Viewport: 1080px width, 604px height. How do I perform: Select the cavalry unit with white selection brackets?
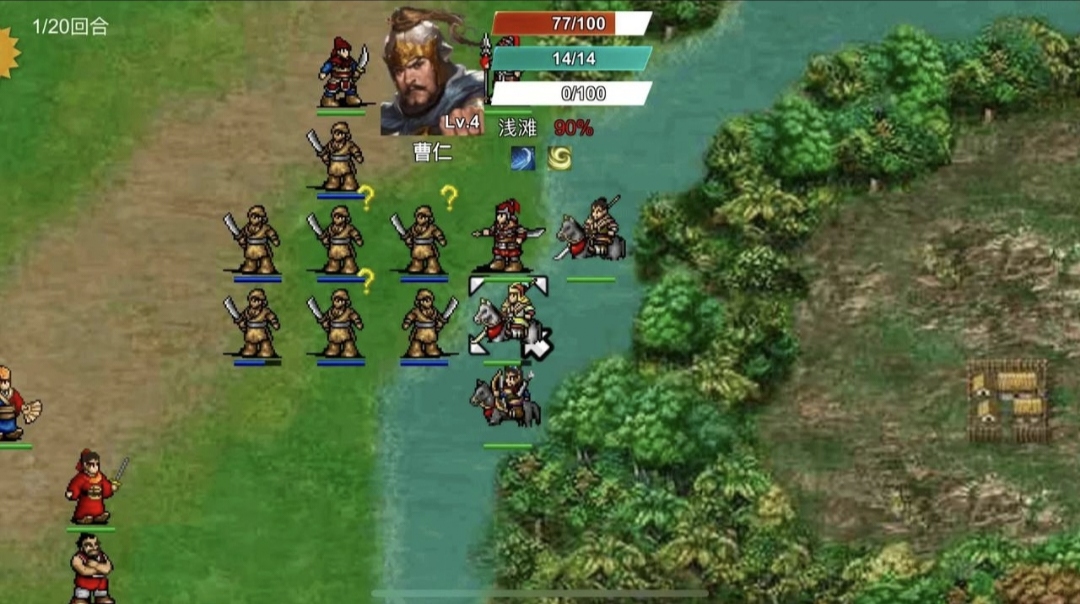point(508,317)
